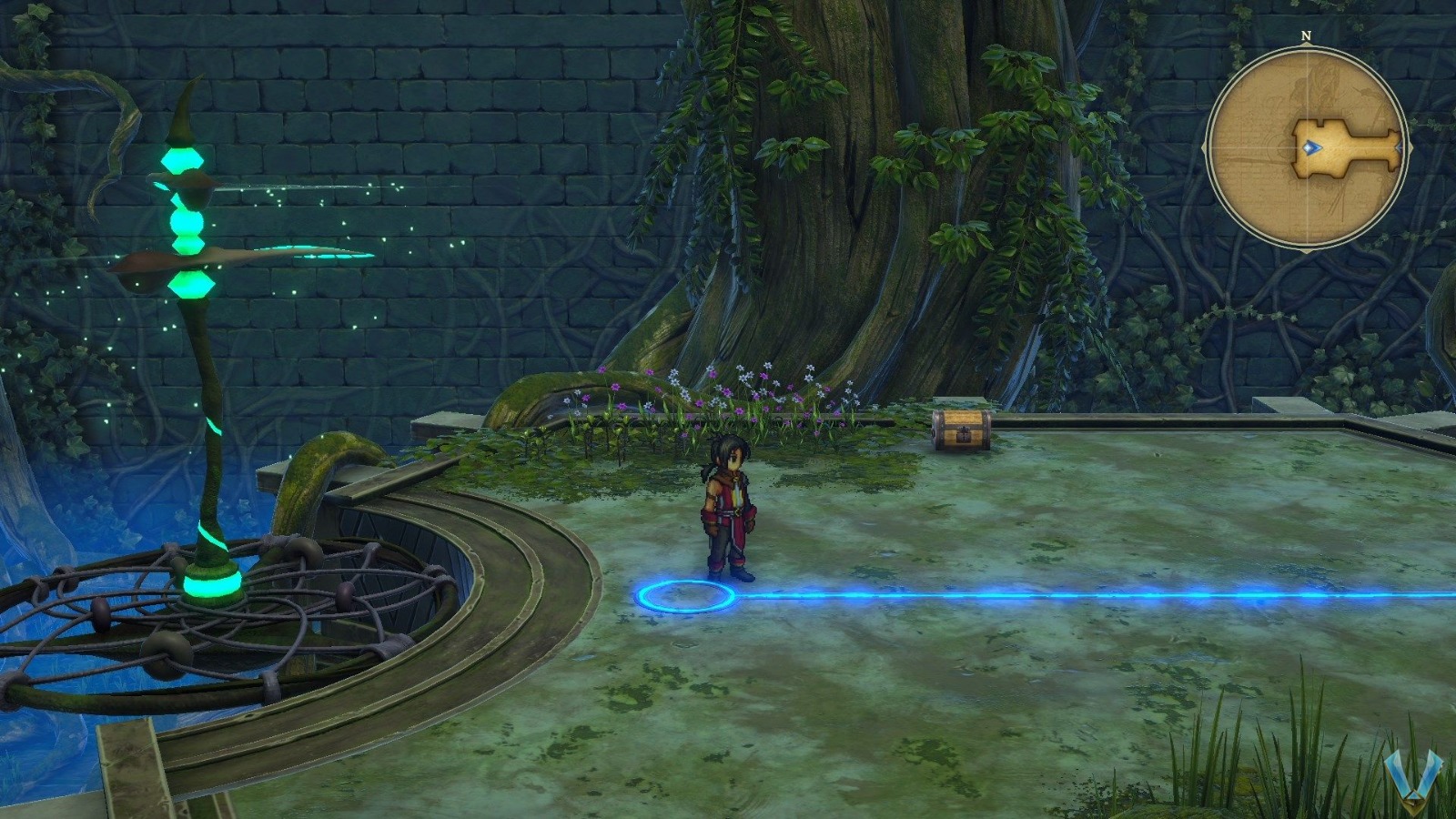The width and height of the screenshot is (1456, 819).
Task: Click the N compass indicator above the minimap
Action: (x=1306, y=36)
